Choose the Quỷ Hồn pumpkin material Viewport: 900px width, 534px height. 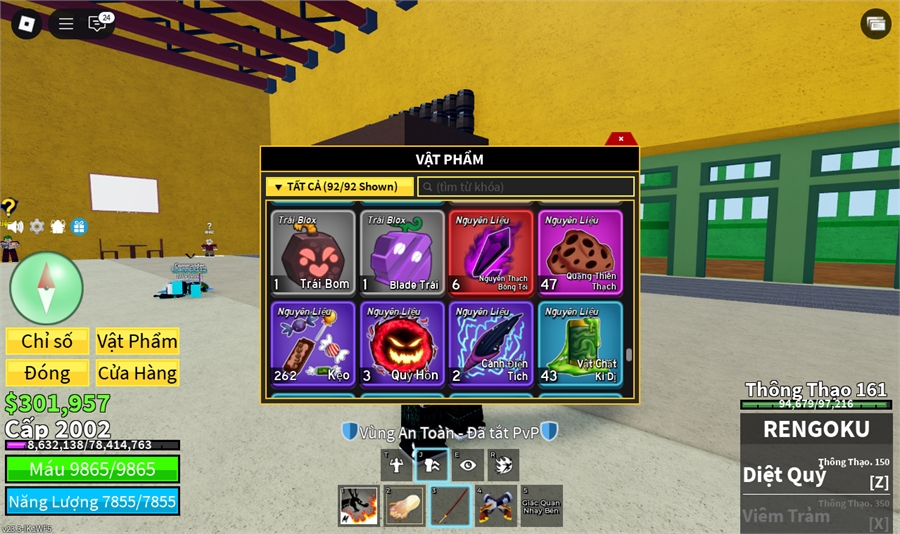point(402,344)
